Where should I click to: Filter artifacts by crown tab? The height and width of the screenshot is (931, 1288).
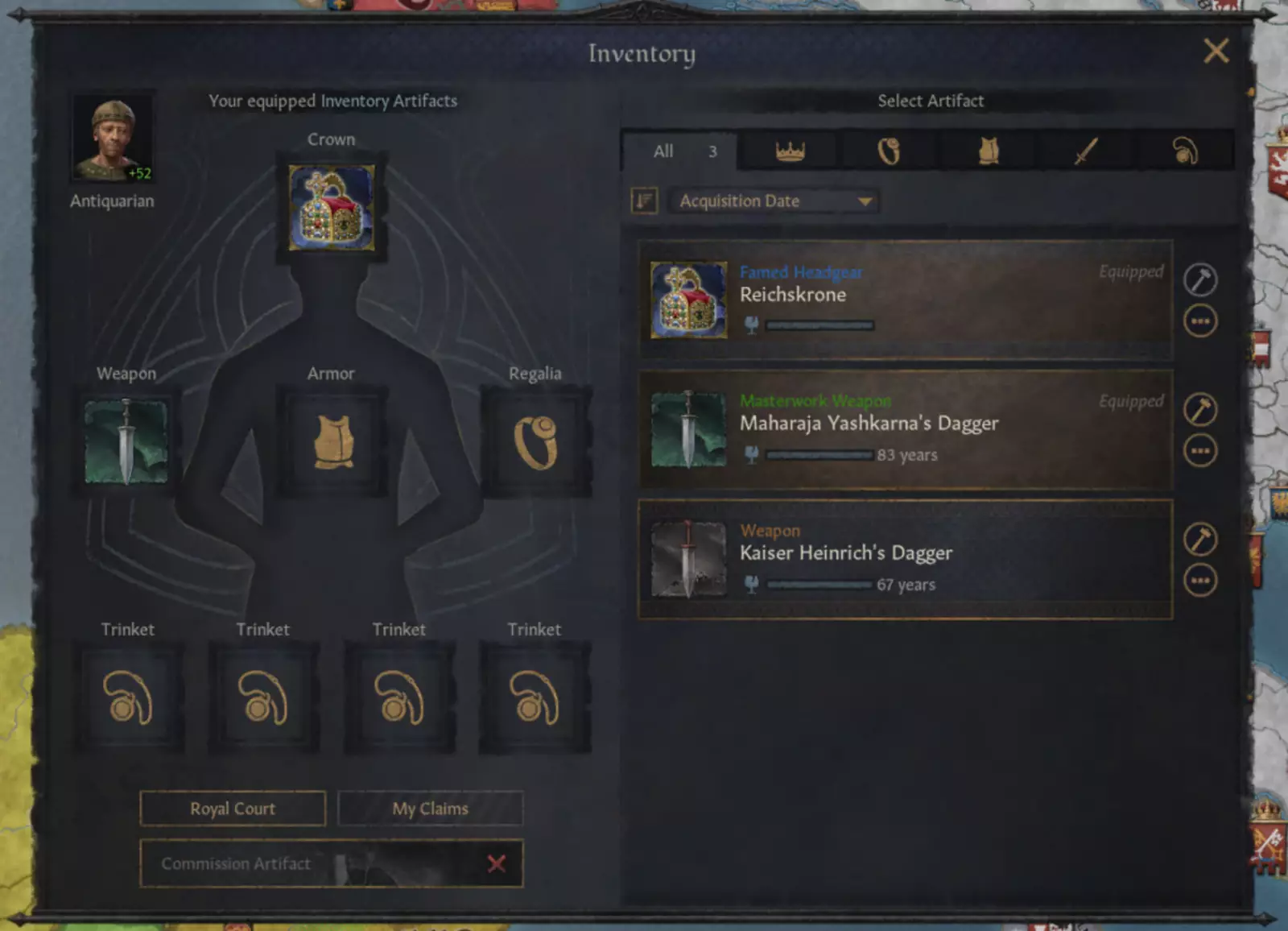pyautogui.click(x=790, y=151)
